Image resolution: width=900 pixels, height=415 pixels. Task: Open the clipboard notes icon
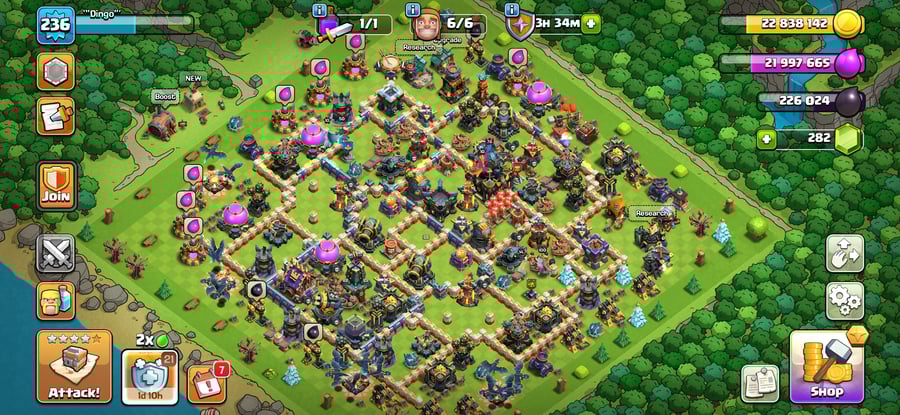760,382
